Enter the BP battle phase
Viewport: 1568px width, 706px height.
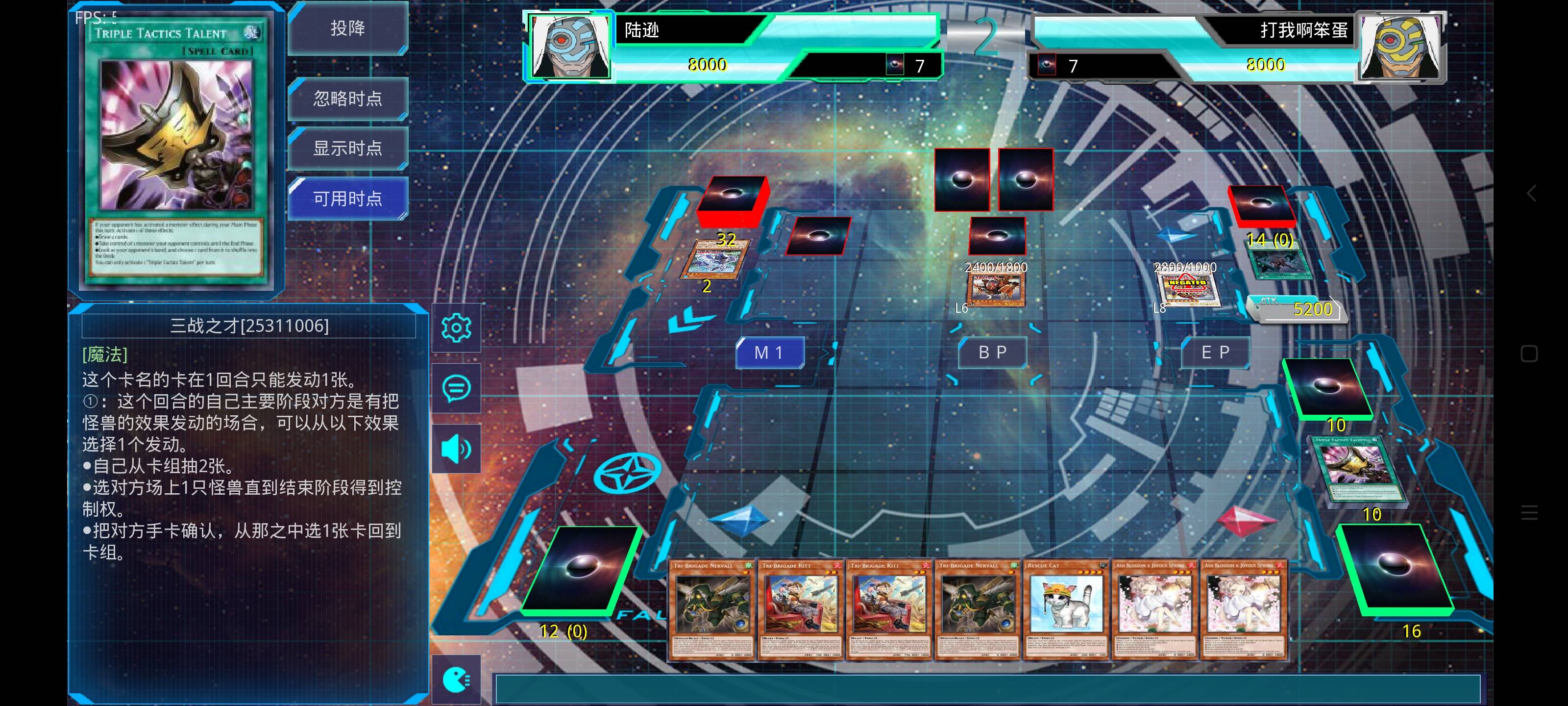993,353
